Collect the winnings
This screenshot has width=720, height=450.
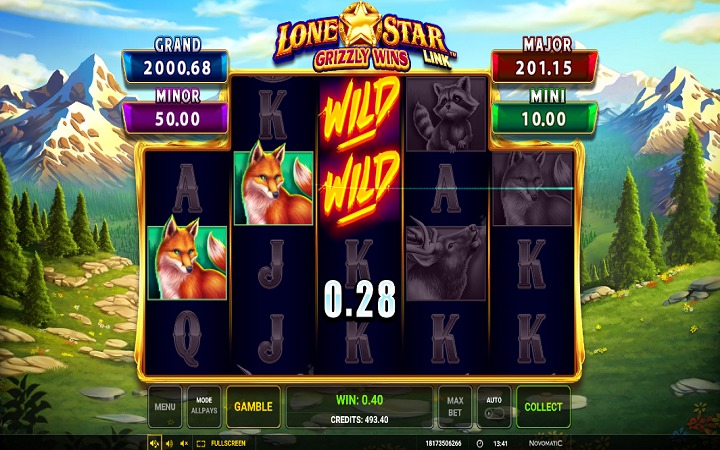click(543, 407)
